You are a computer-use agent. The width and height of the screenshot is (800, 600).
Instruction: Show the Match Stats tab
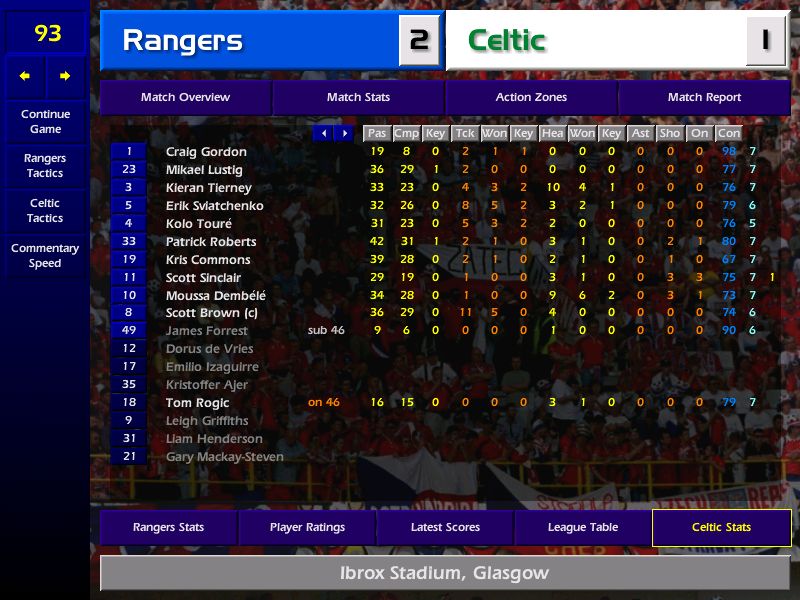358,97
